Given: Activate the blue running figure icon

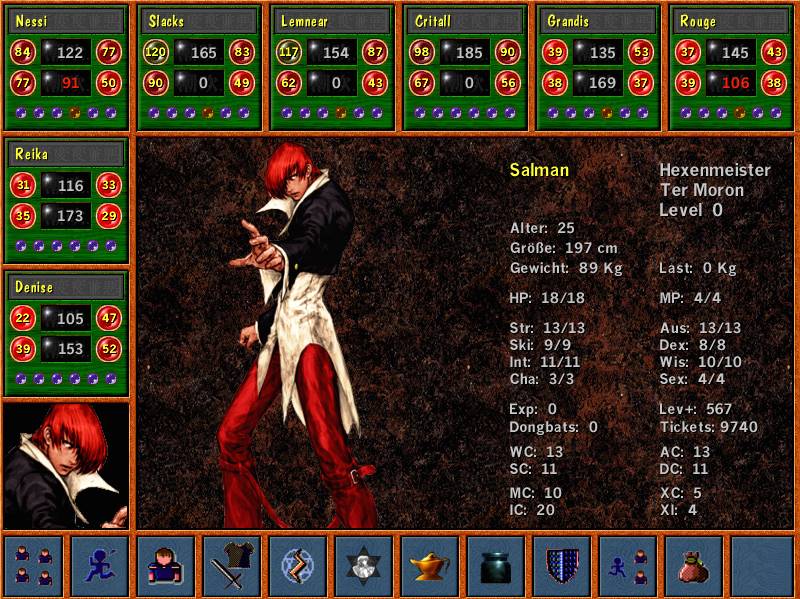Looking at the screenshot, I should (99, 565).
